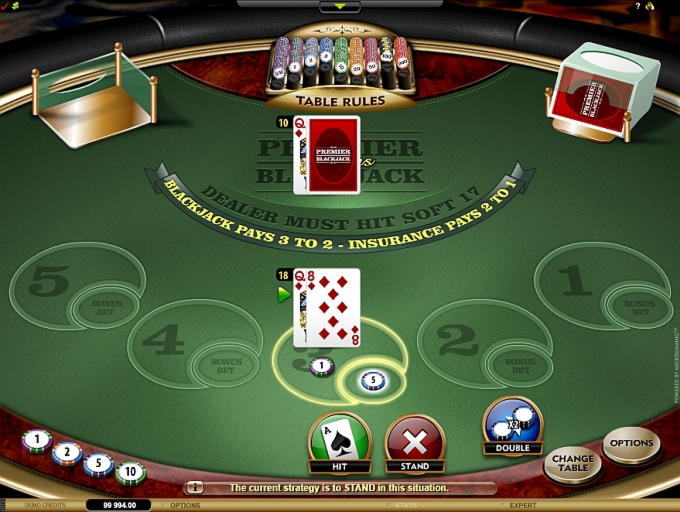Open the Change Table button
Screen dimensions: 680x512
coord(572,462)
